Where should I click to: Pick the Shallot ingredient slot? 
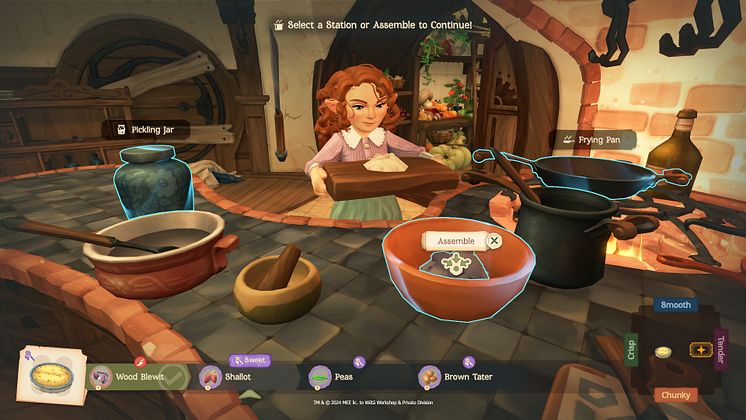click(236, 377)
